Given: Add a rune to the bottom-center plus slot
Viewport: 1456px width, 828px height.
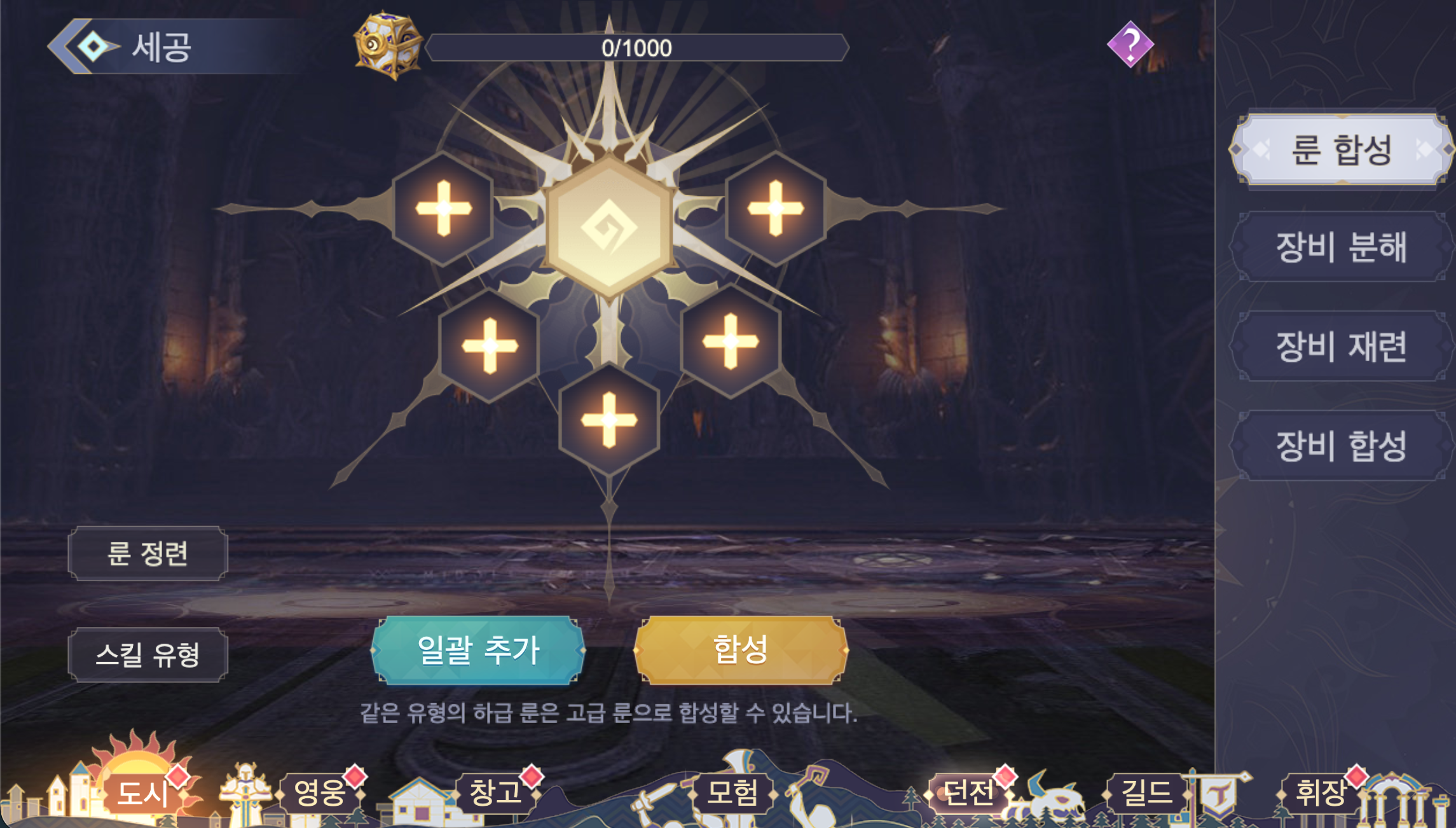Looking at the screenshot, I should point(608,418).
